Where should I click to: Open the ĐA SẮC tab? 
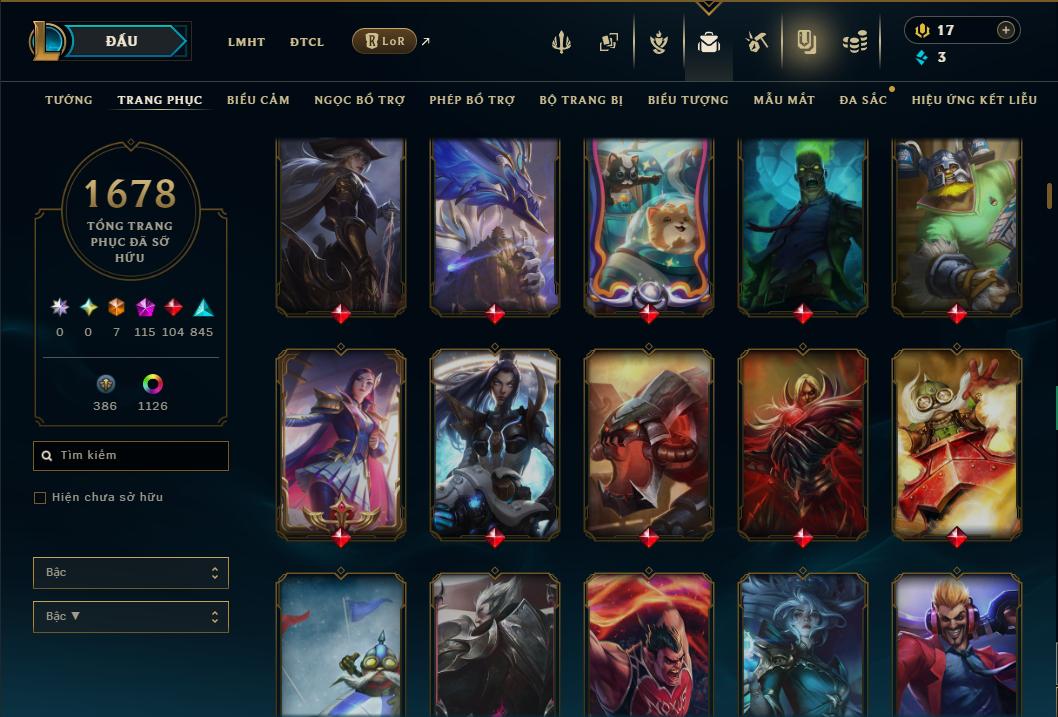coord(863,100)
